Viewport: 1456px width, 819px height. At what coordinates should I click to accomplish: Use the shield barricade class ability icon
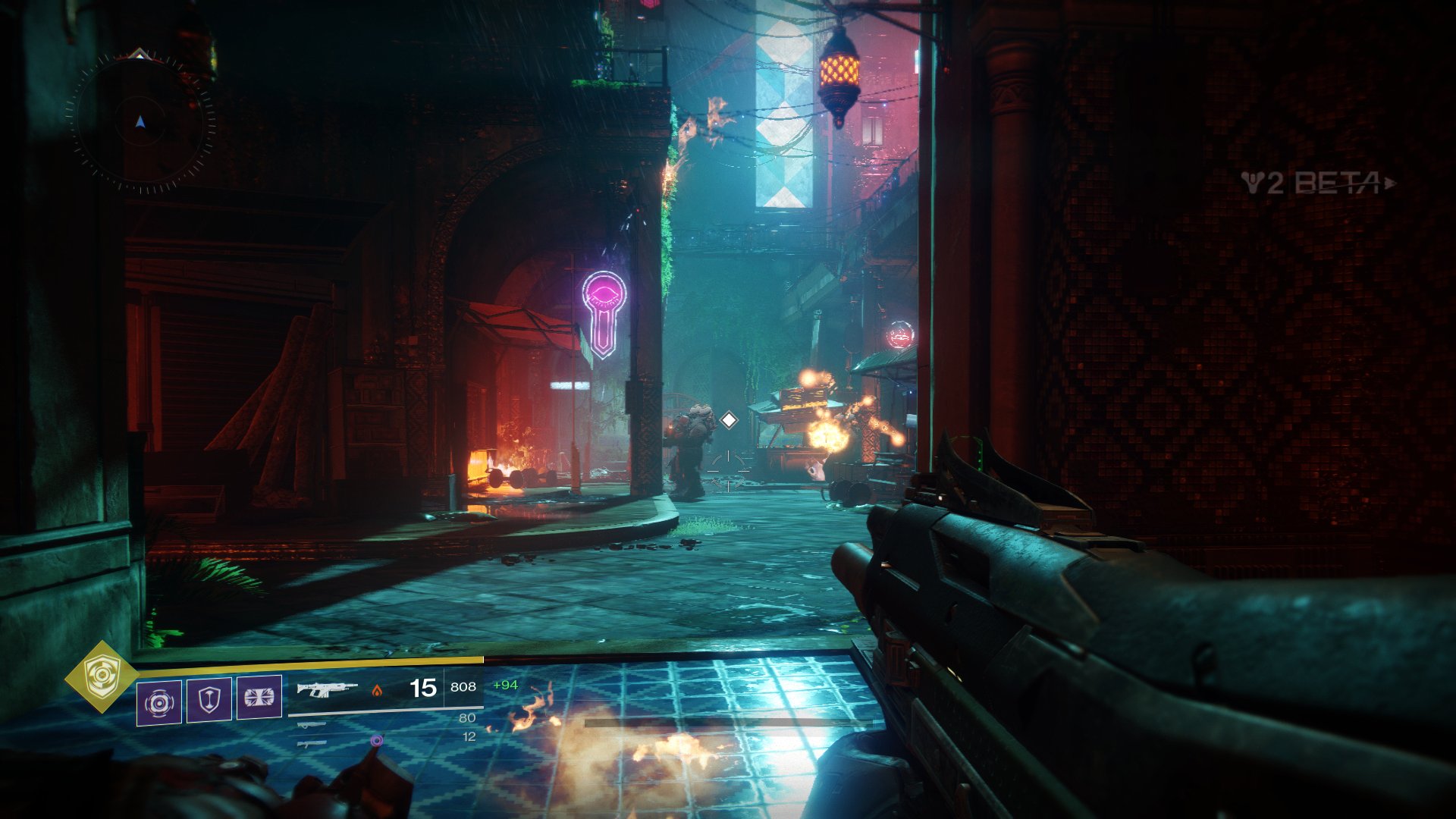209,699
